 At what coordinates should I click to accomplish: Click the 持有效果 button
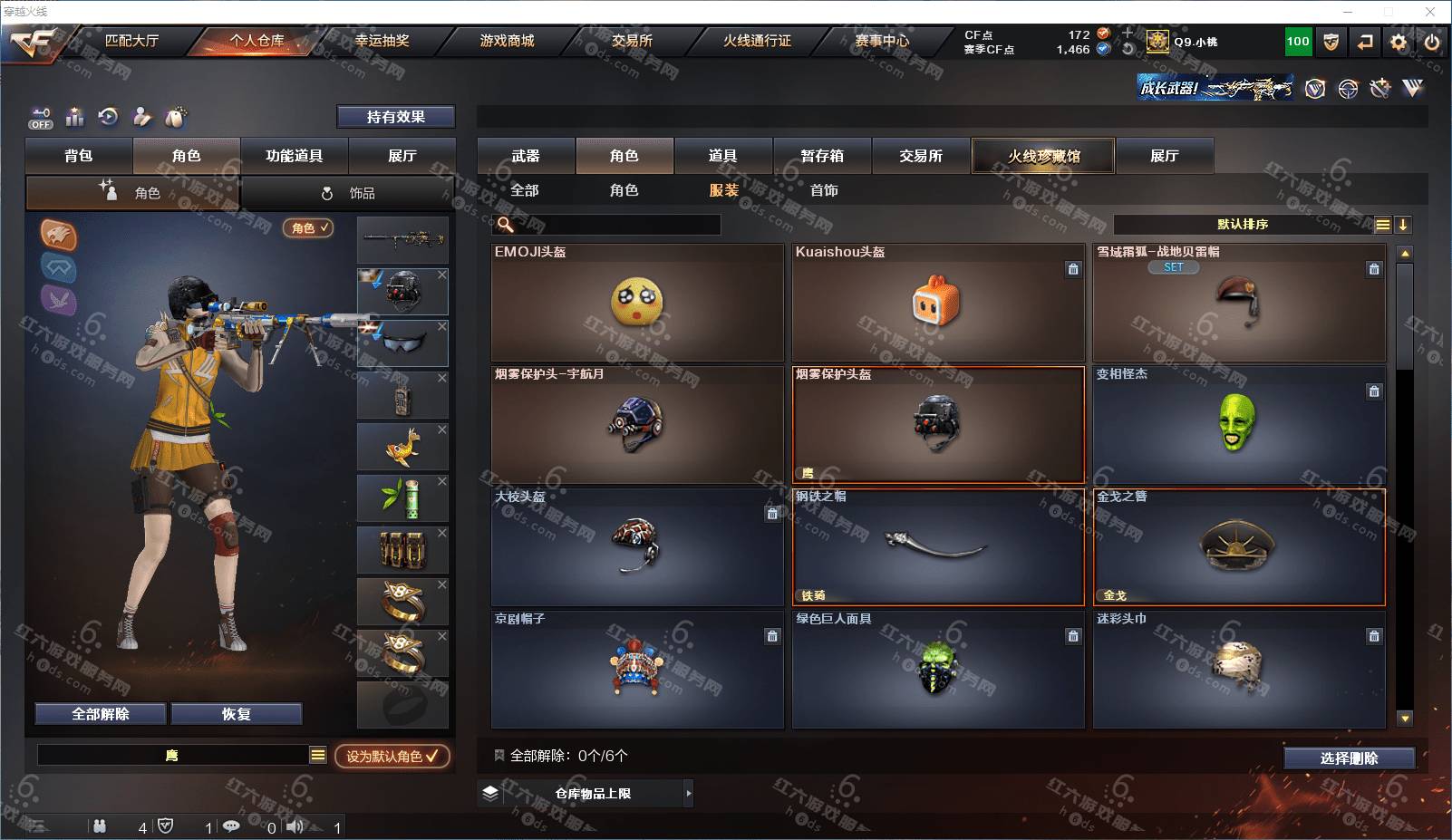tap(395, 117)
